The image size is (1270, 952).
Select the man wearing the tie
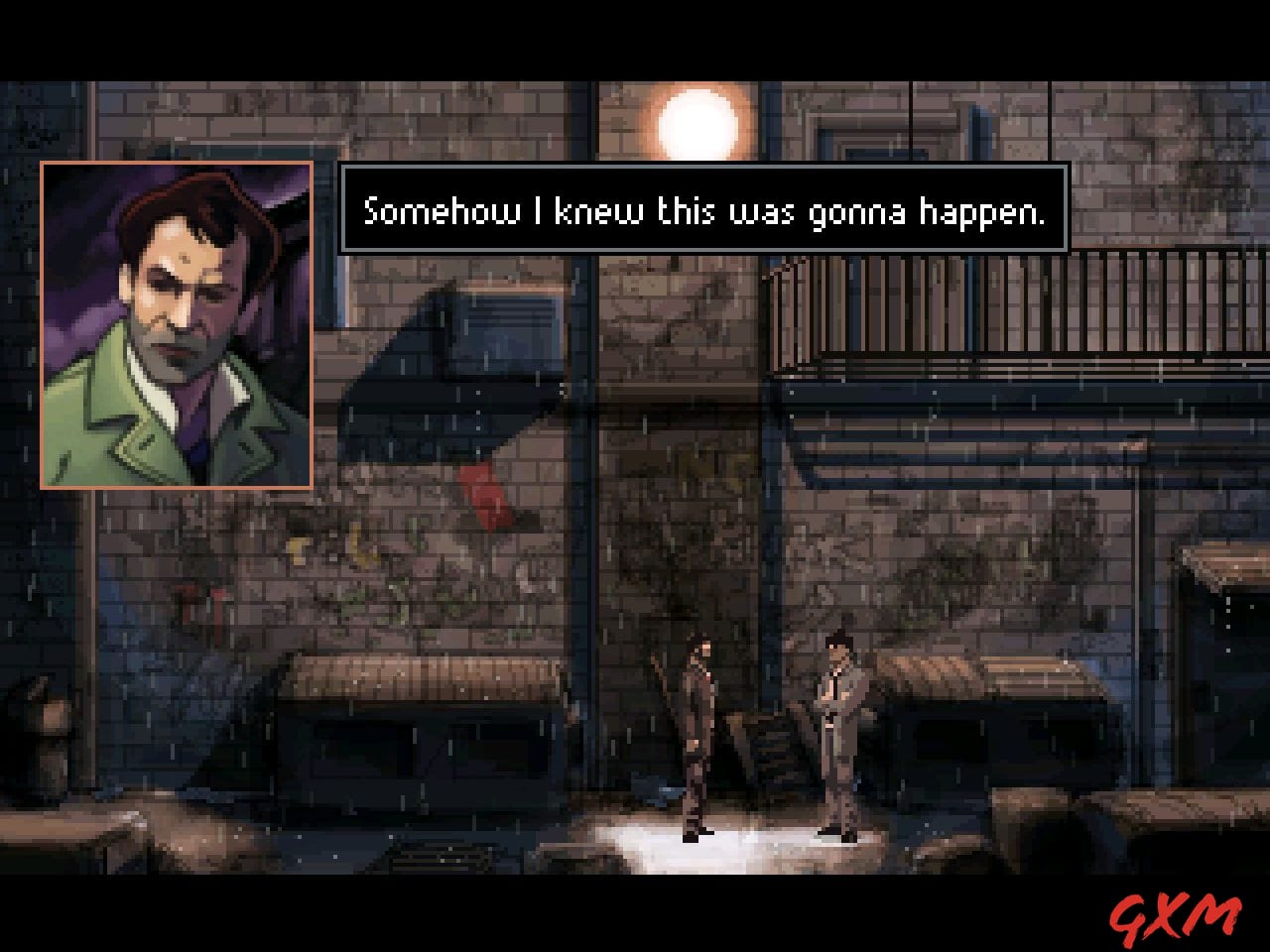(x=838, y=724)
